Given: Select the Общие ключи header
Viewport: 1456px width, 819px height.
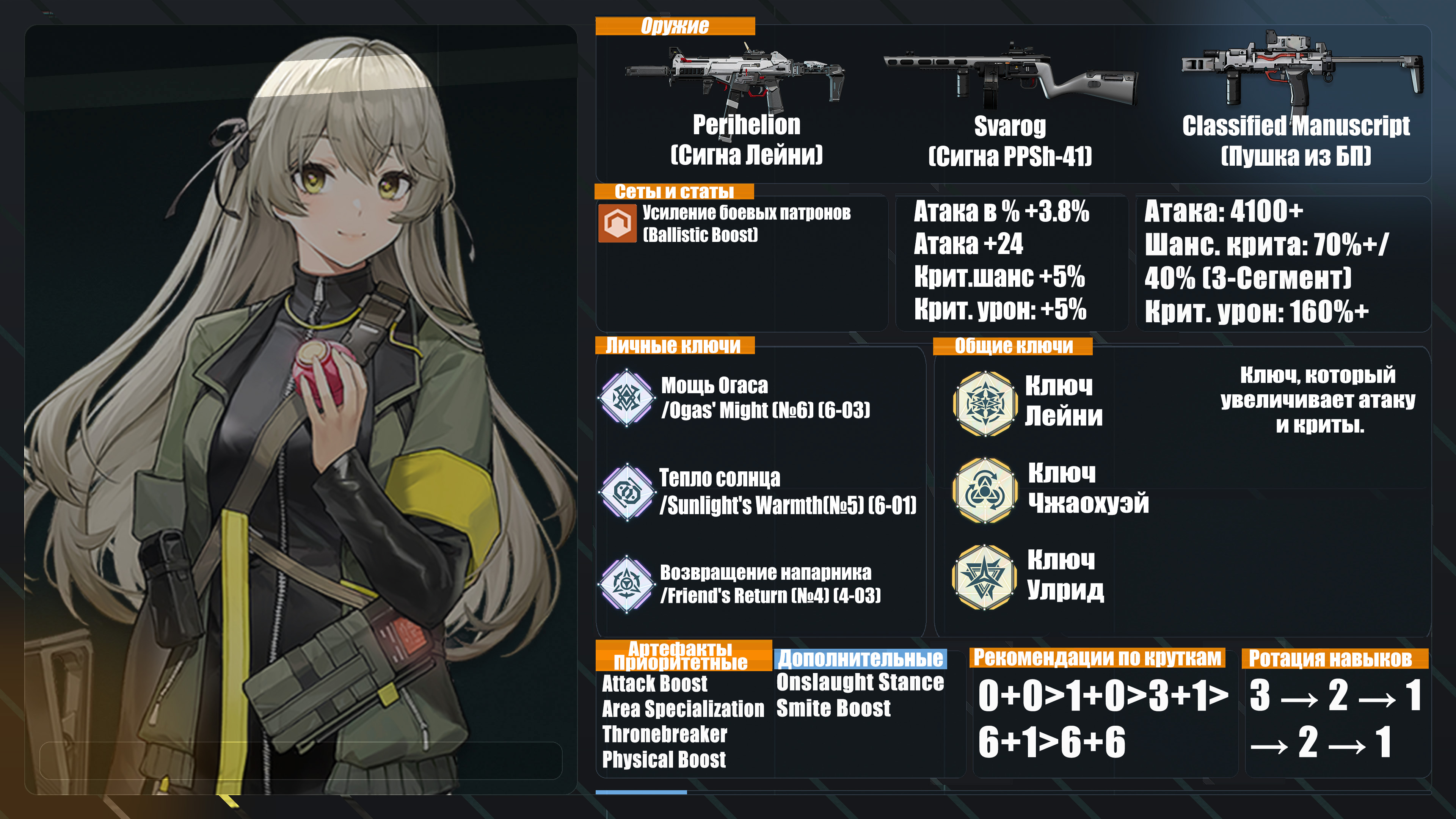Looking at the screenshot, I should (1012, 346).
